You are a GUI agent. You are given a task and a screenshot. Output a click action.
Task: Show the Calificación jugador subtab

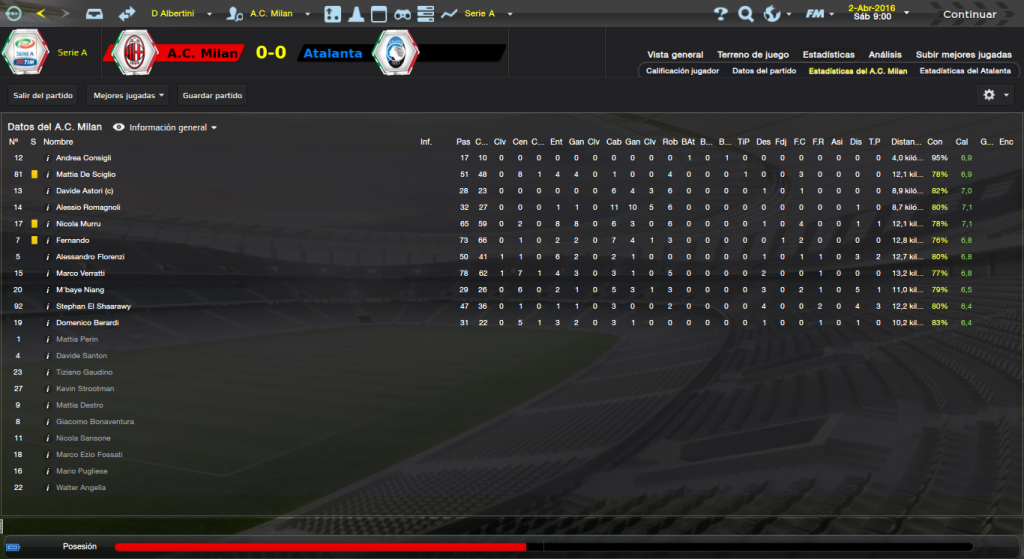click(682, 71)
